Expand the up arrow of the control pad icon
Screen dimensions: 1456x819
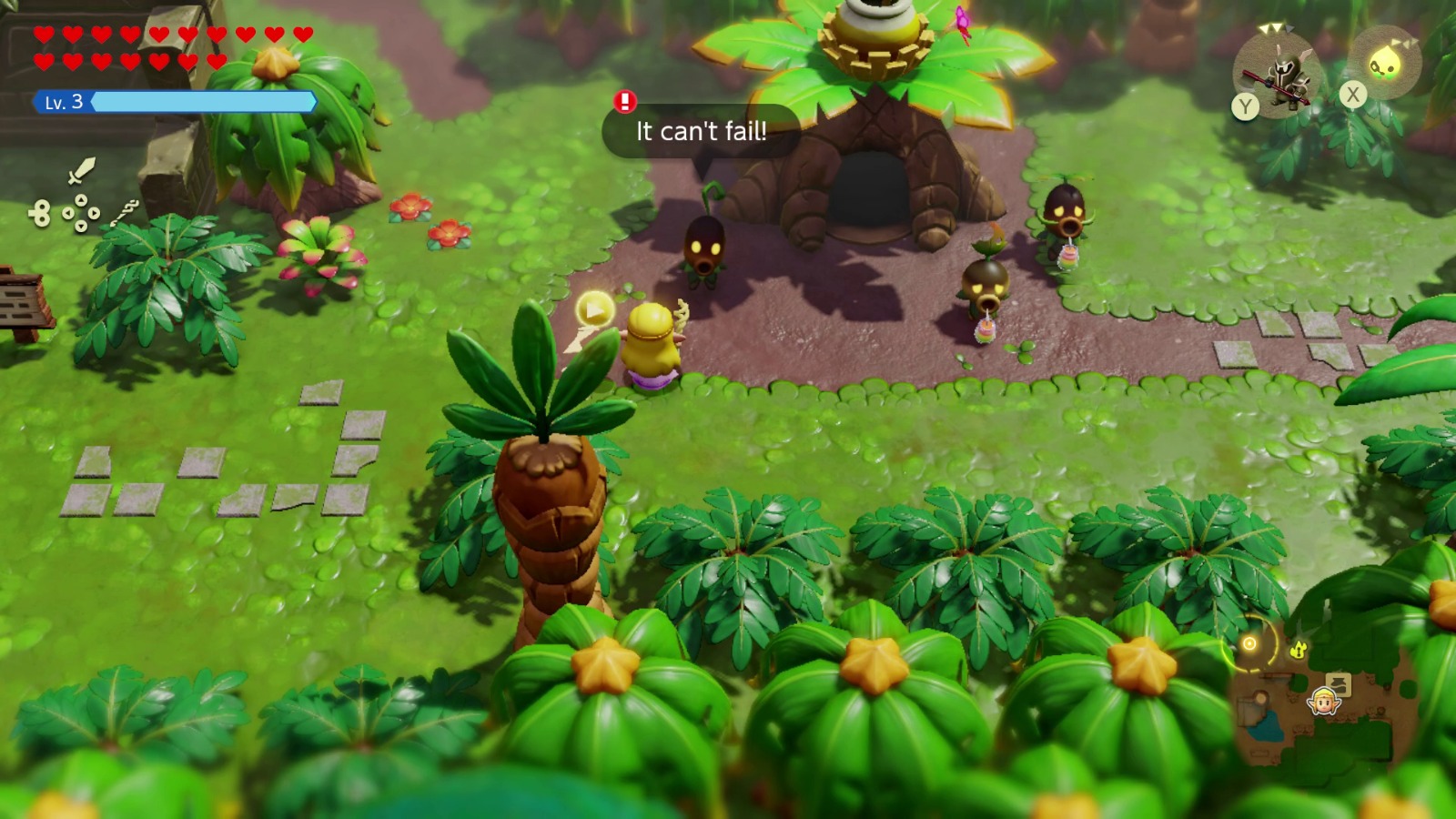click(x=80, y=199)
